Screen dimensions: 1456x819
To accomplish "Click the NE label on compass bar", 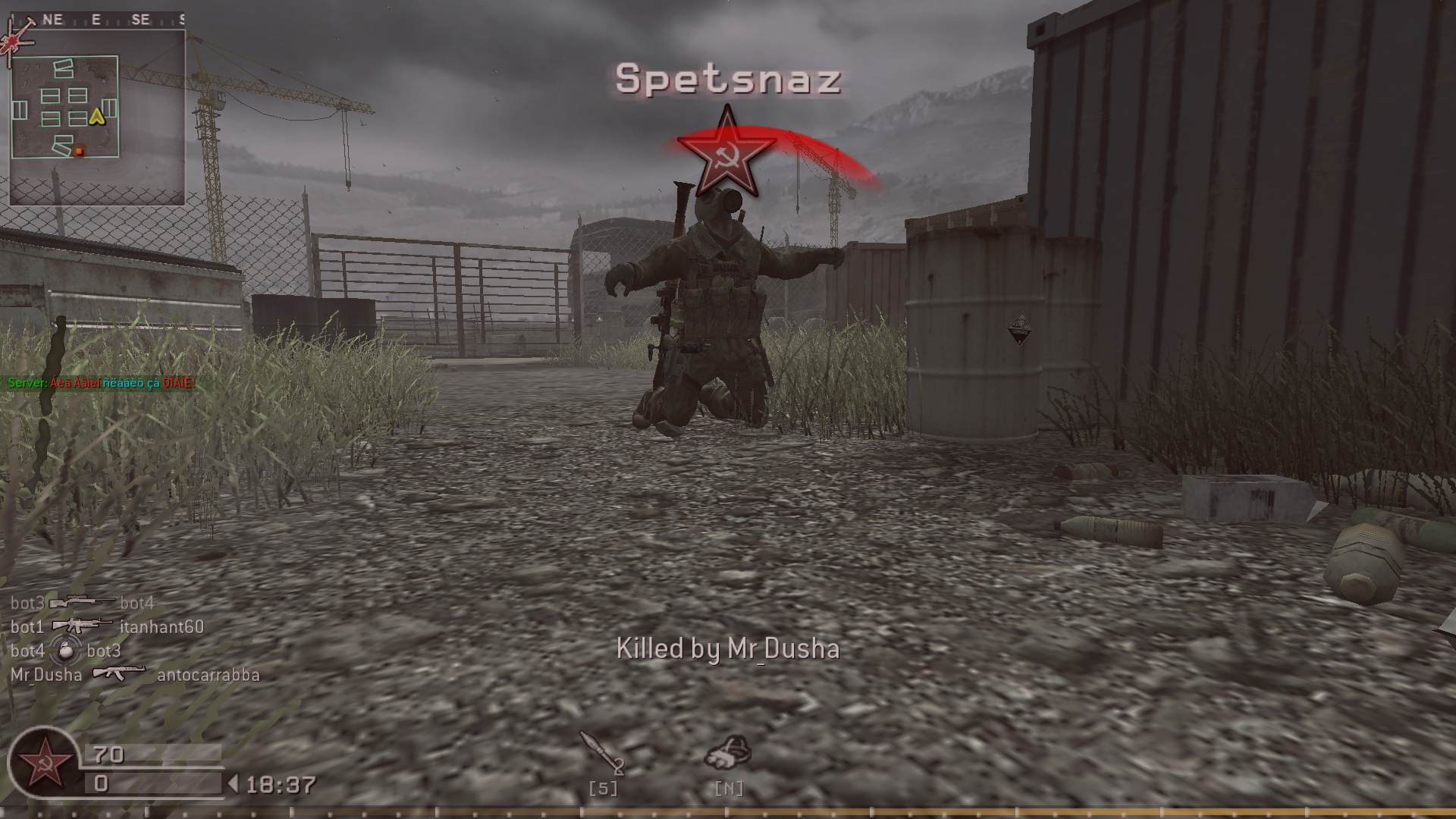I will 52,19.
